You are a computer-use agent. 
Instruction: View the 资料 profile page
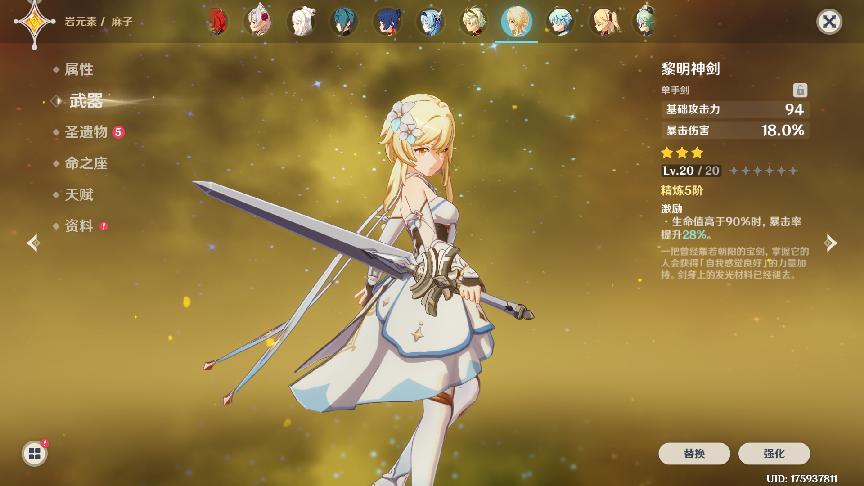click(78, 226)
